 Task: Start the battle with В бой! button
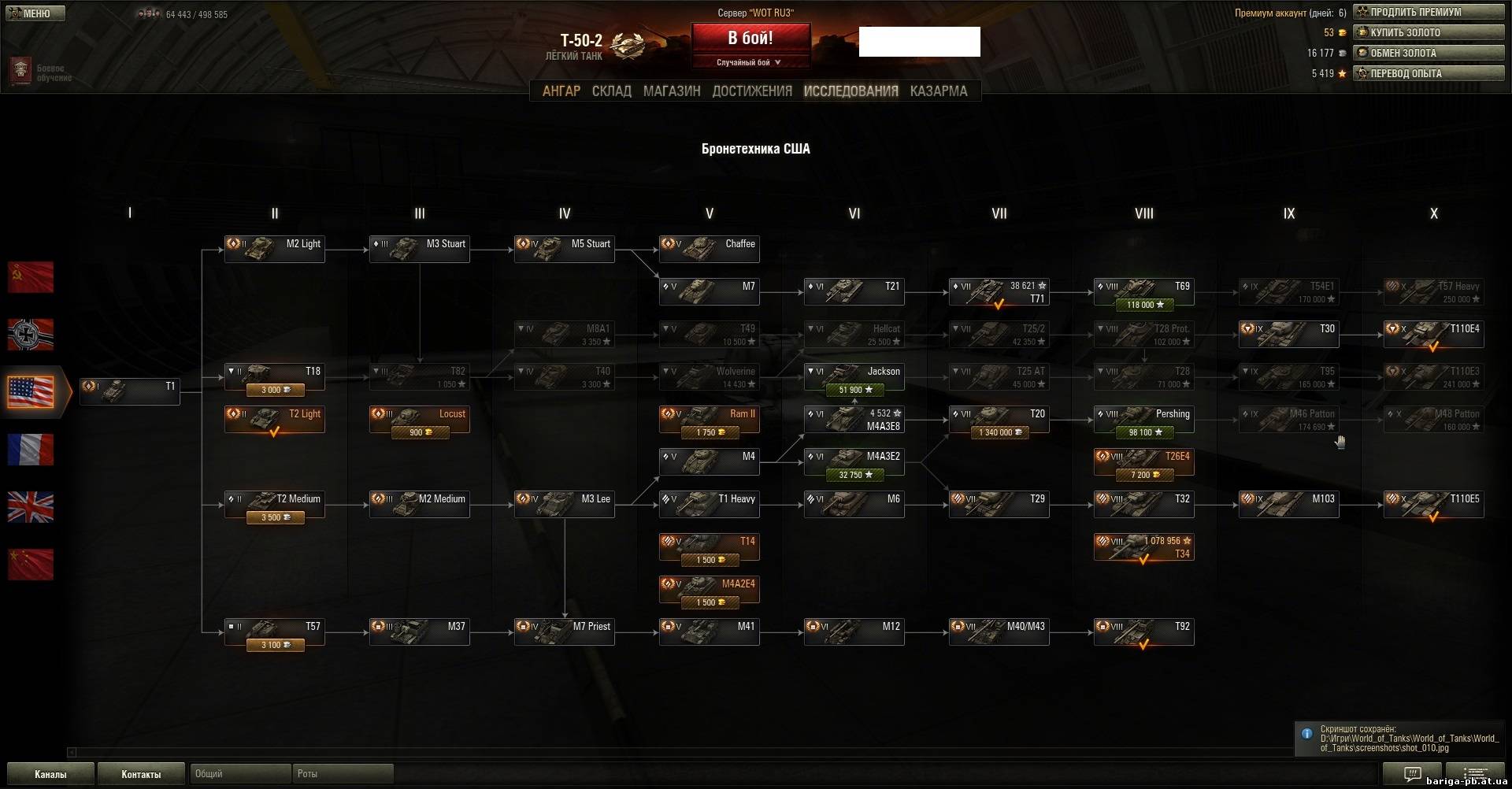(x=750, y=39)
